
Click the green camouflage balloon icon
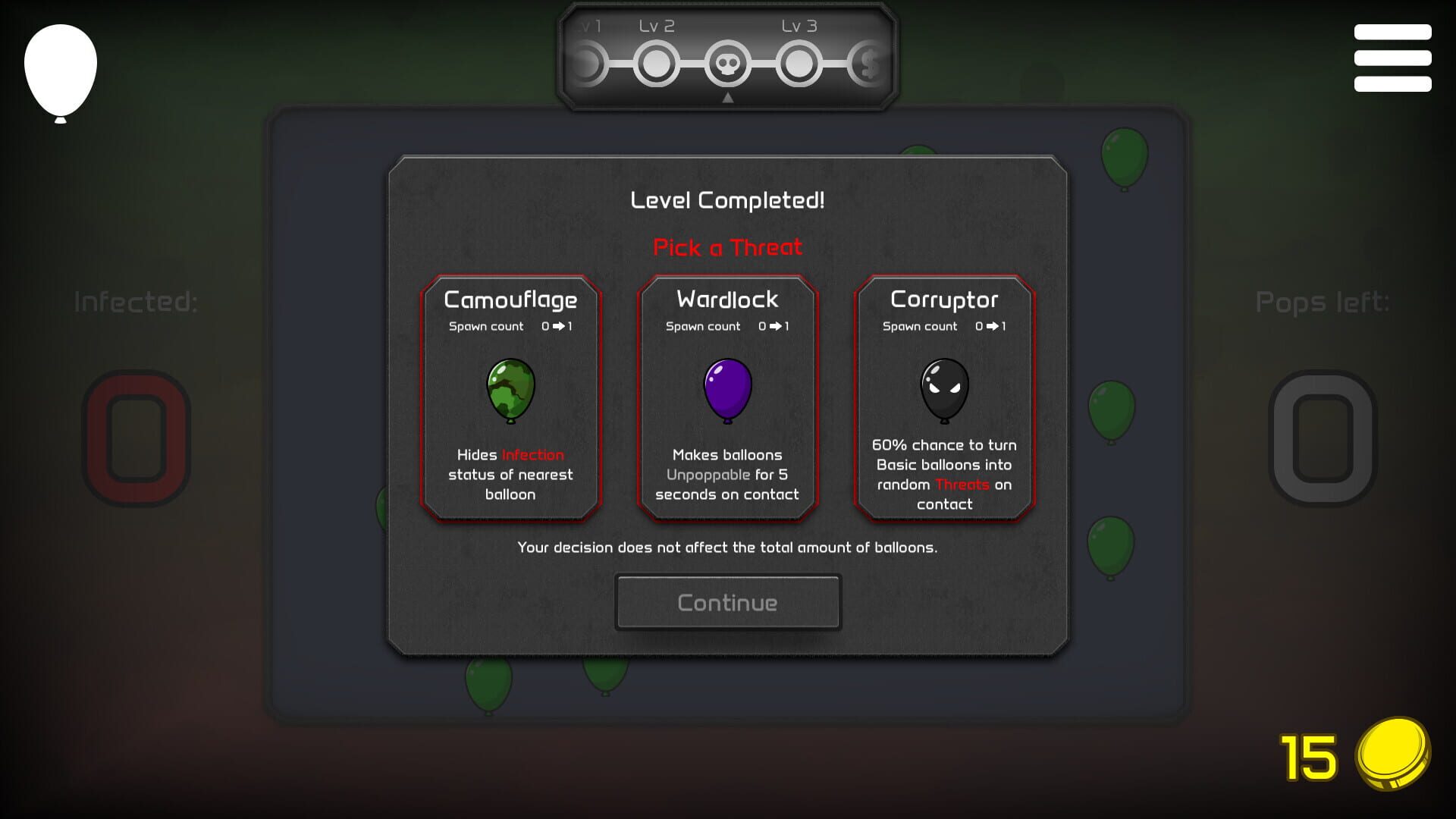(x=510, y=389)
